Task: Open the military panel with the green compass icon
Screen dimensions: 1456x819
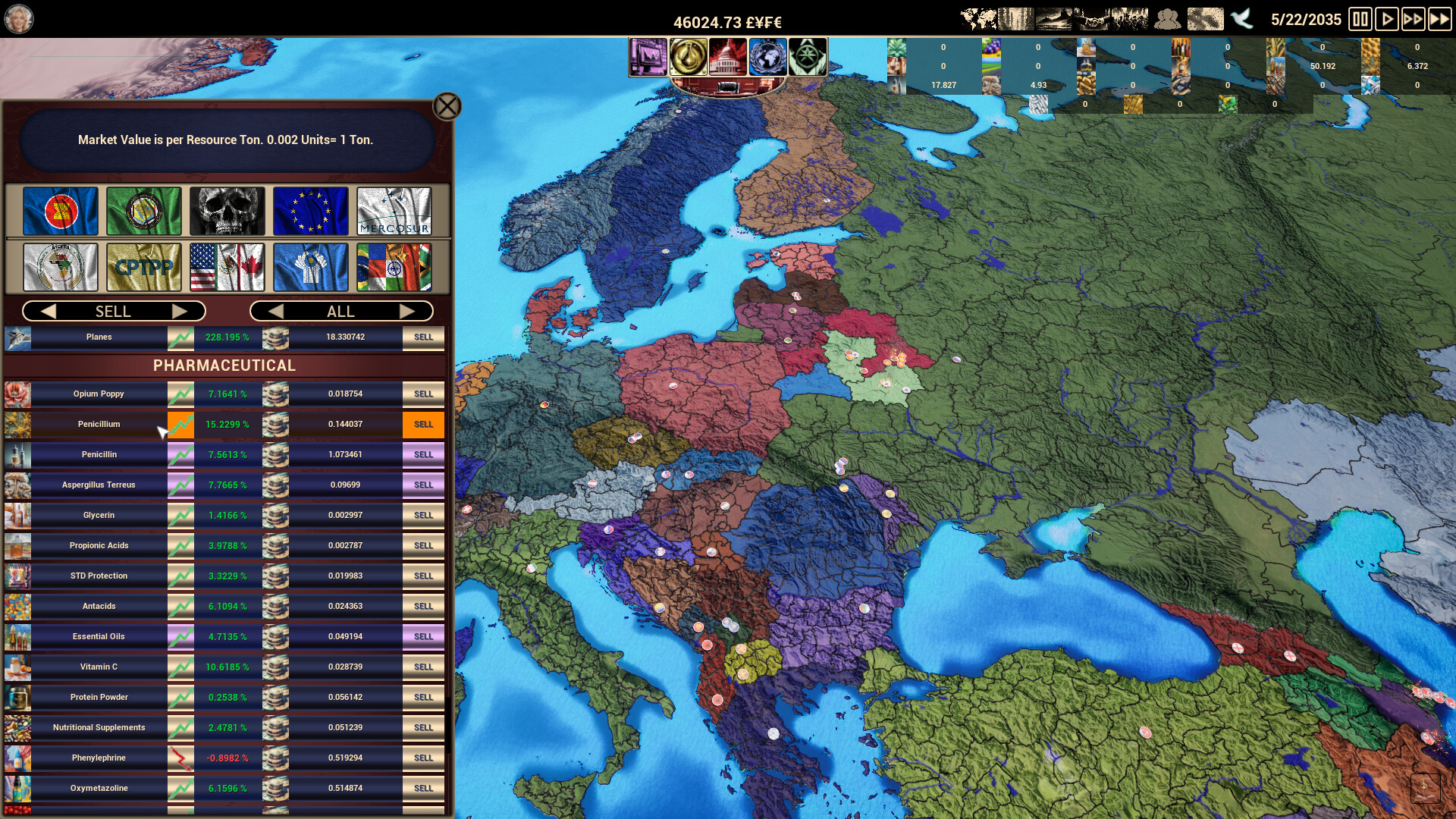Action: (808, 56)
